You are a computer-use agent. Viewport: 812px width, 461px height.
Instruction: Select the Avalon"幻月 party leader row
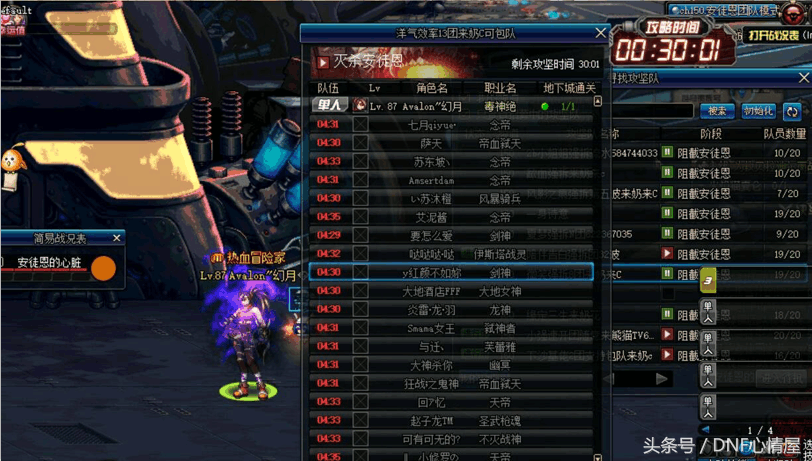click(x=450, y=106)
